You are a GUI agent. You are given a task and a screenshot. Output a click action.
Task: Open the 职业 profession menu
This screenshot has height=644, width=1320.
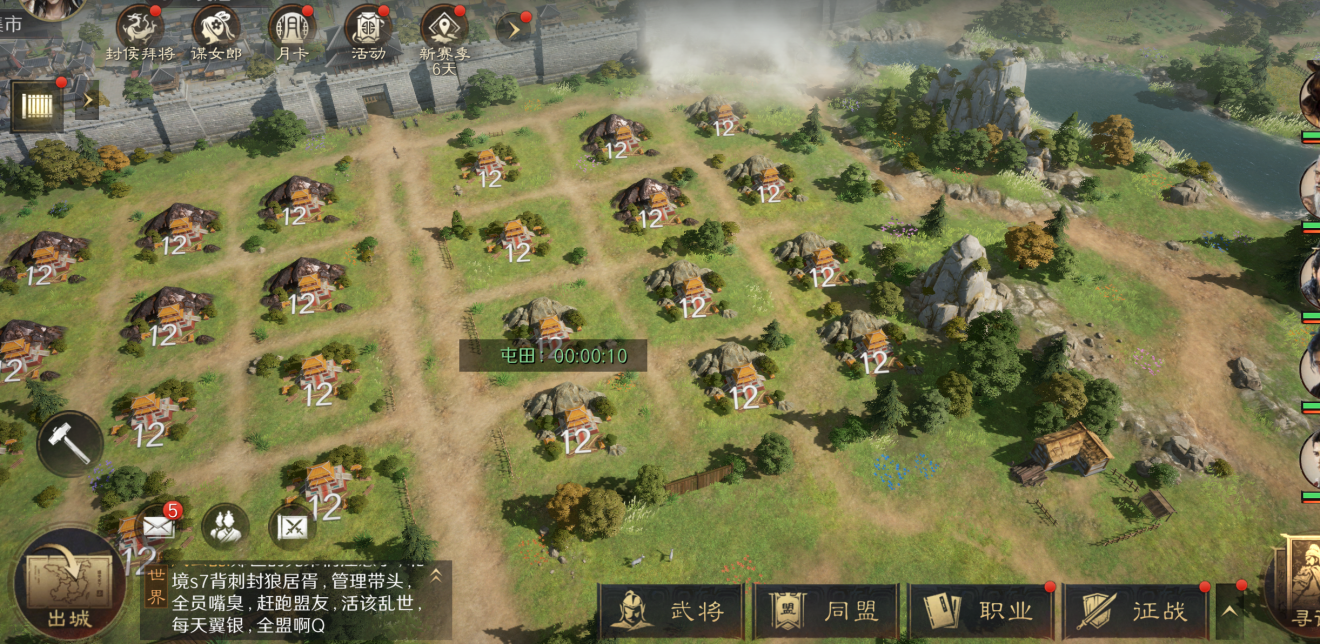(x=981, y=611)
